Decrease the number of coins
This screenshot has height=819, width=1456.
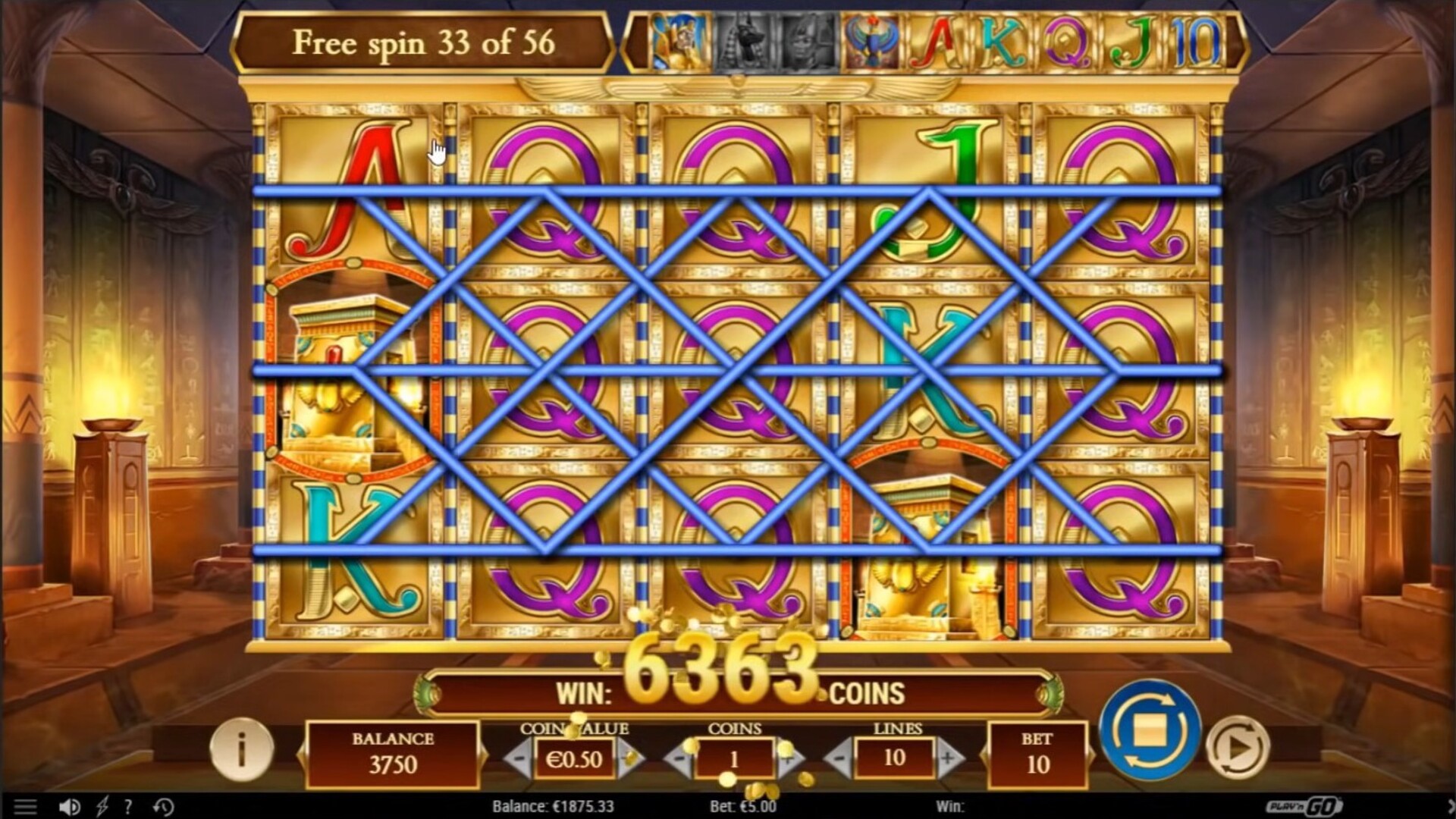point(679,758)
